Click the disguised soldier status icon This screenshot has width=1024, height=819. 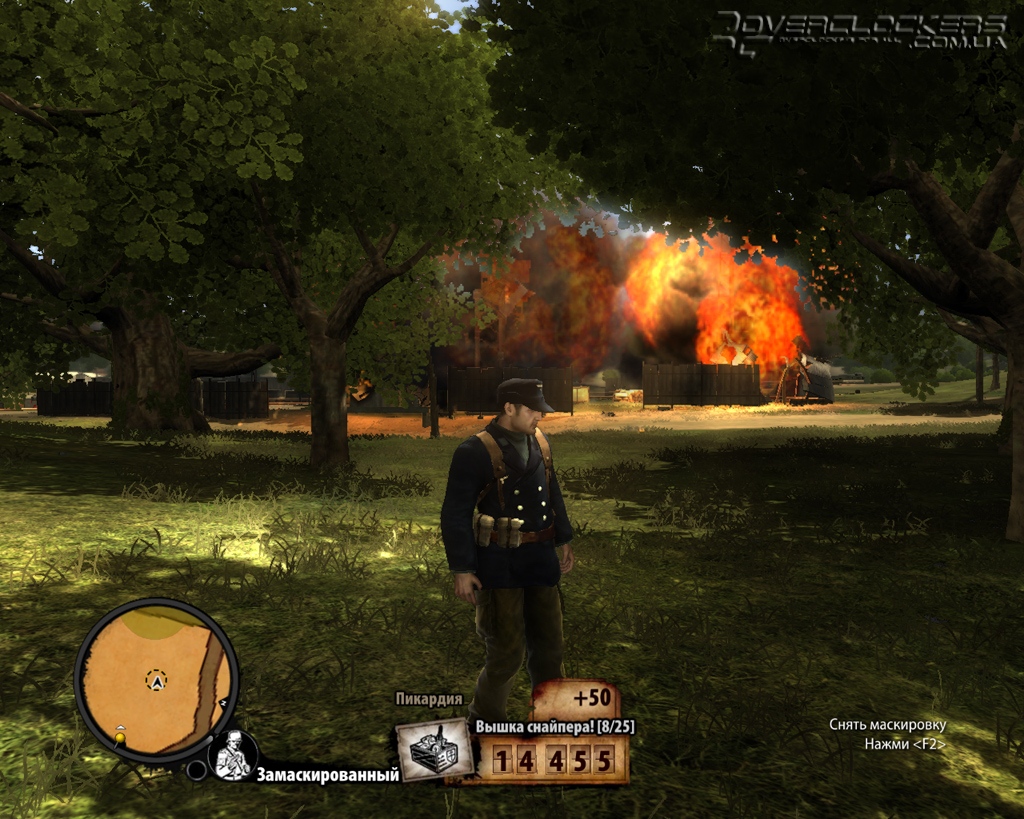(x=235, y=755)
